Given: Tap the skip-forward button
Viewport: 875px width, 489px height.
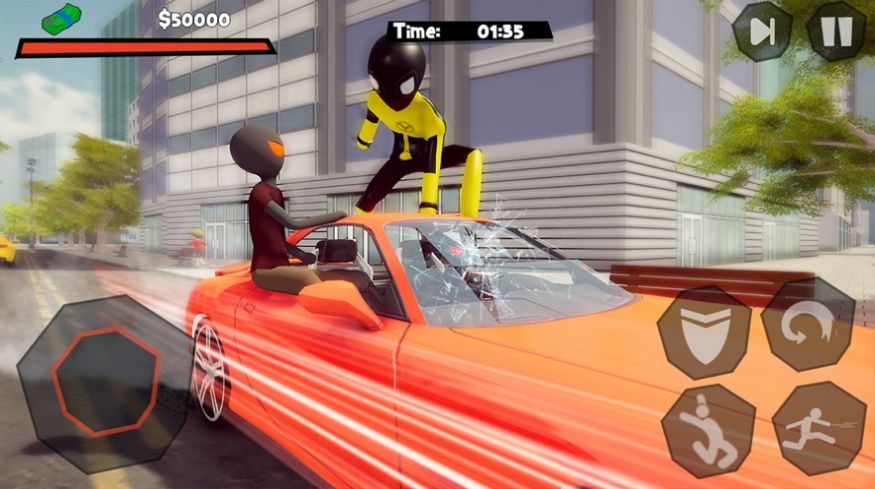Looking at the screenshot, I should point(762,31).
